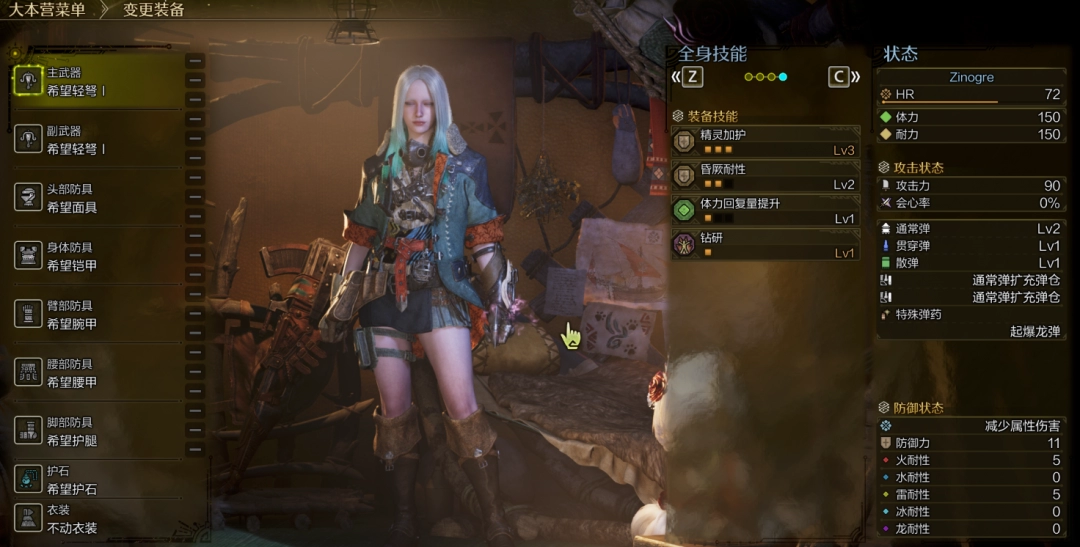Screen dimensions: 1080x547
Task: Select the 昏厥耐性 skill row
Action: click(x=766, y=177)
